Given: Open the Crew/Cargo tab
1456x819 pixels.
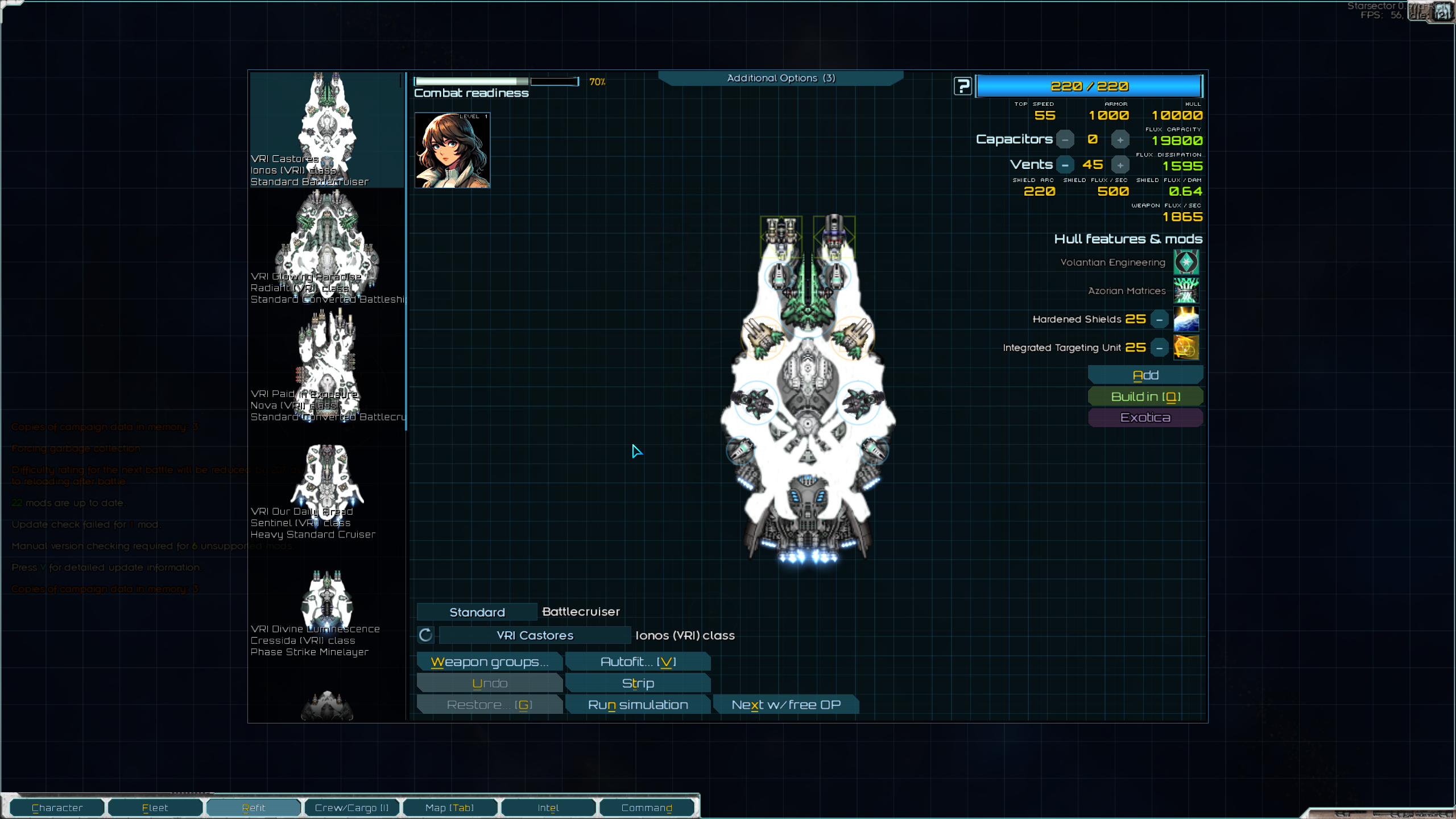Looking at the screenshot, I should 351,808.
